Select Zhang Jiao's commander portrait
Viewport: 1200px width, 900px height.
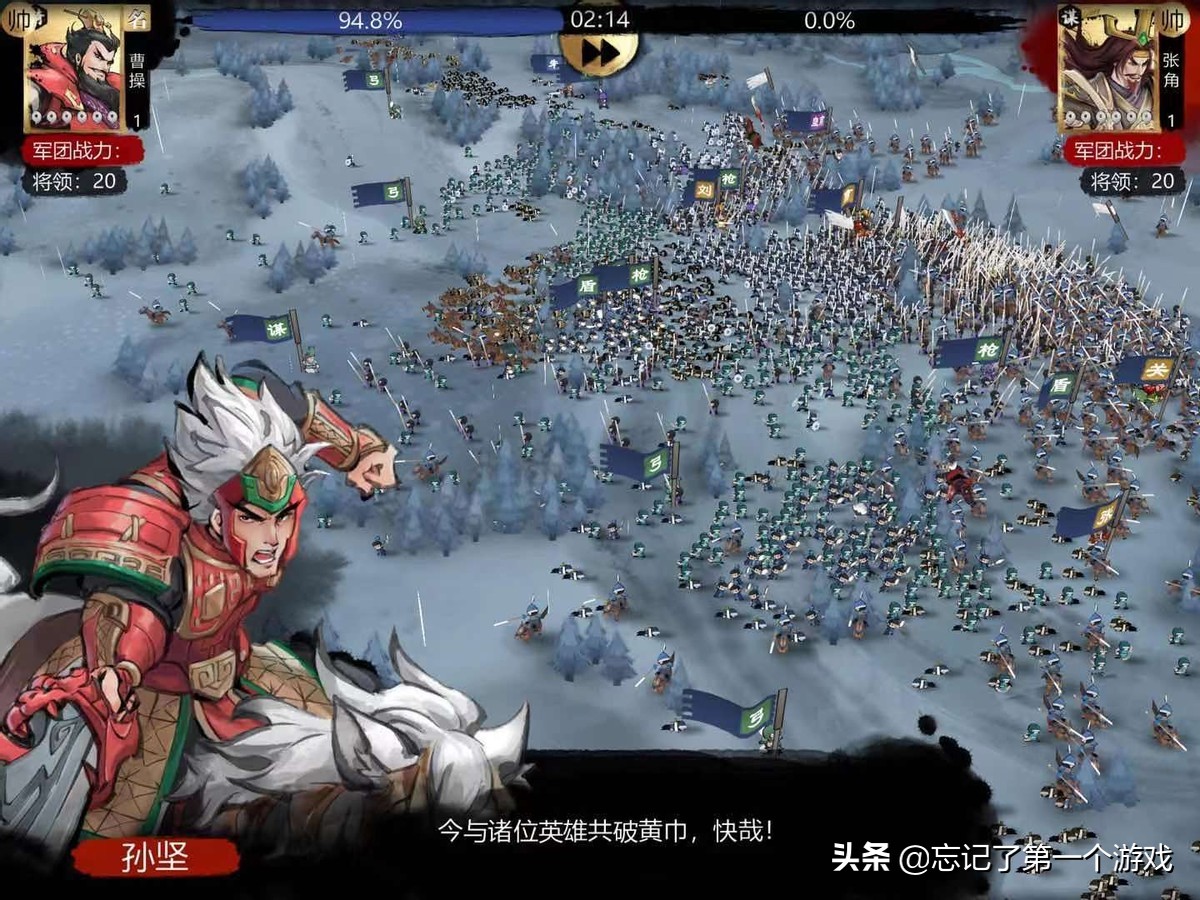click(1109, 67)
